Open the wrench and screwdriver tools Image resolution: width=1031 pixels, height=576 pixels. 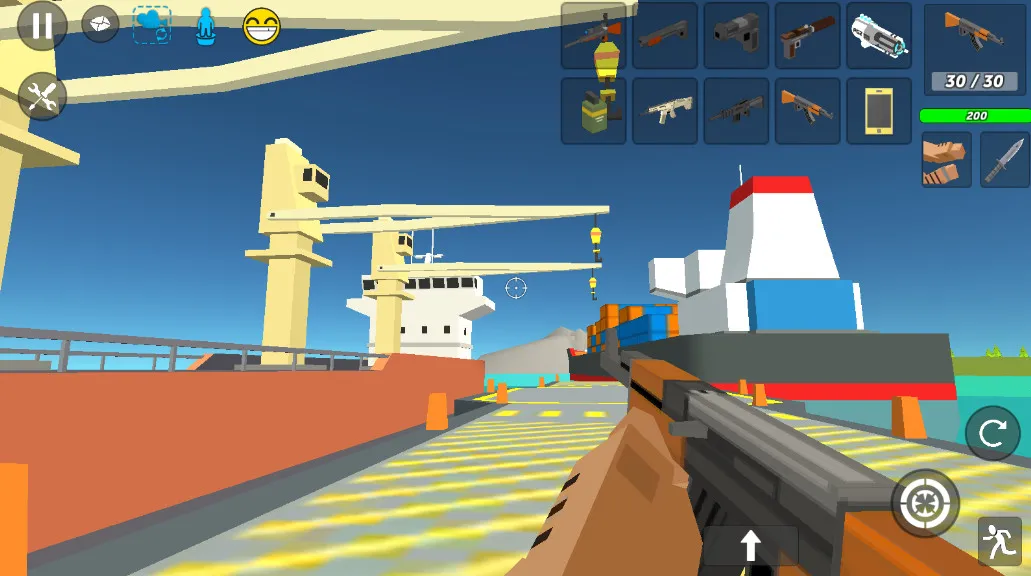click(42, 96)
